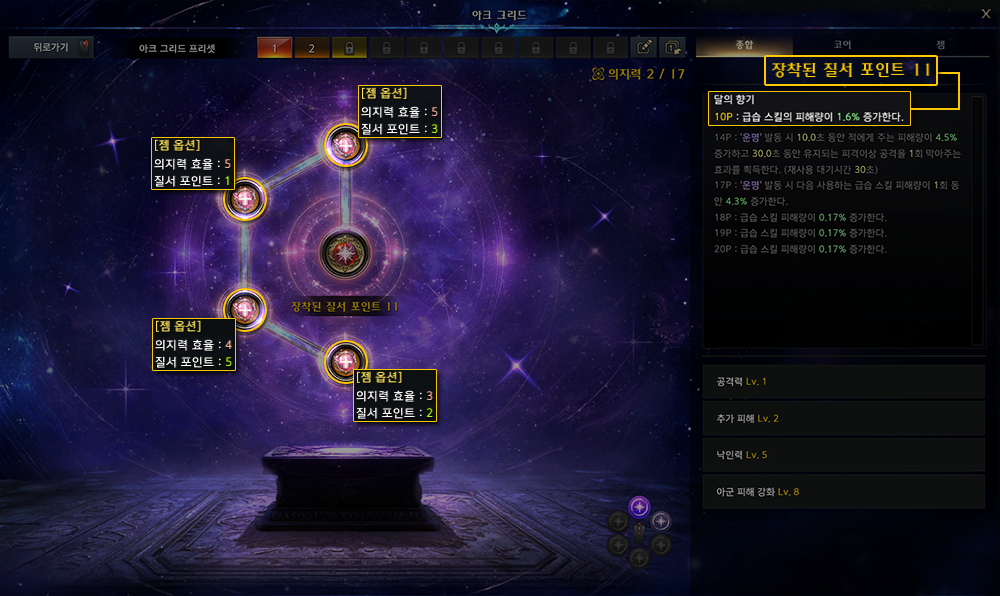Choose the gem with 질서 포인트 1
The width and height of the screenshot is (1000, 596).
coord(244,200)
